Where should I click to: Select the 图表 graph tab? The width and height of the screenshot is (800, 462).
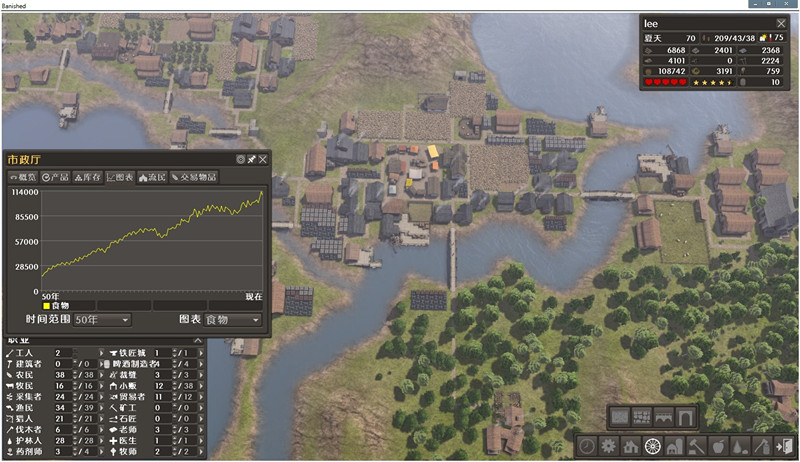(121, 177)
